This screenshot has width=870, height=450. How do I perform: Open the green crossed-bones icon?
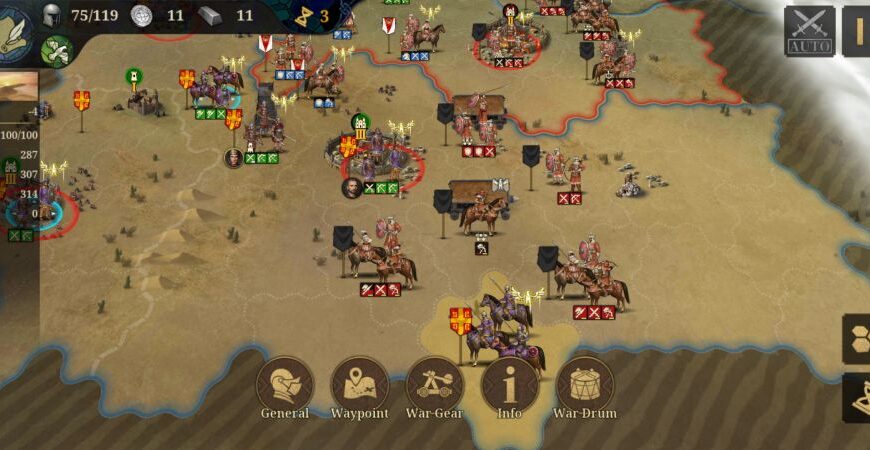click(x=57, y=50)
